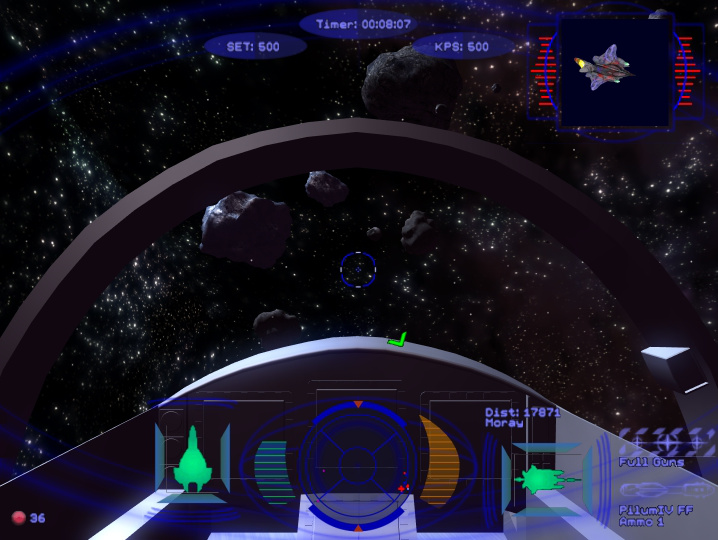Select the PilumIV FF missile icon

(x=666, y=491)
